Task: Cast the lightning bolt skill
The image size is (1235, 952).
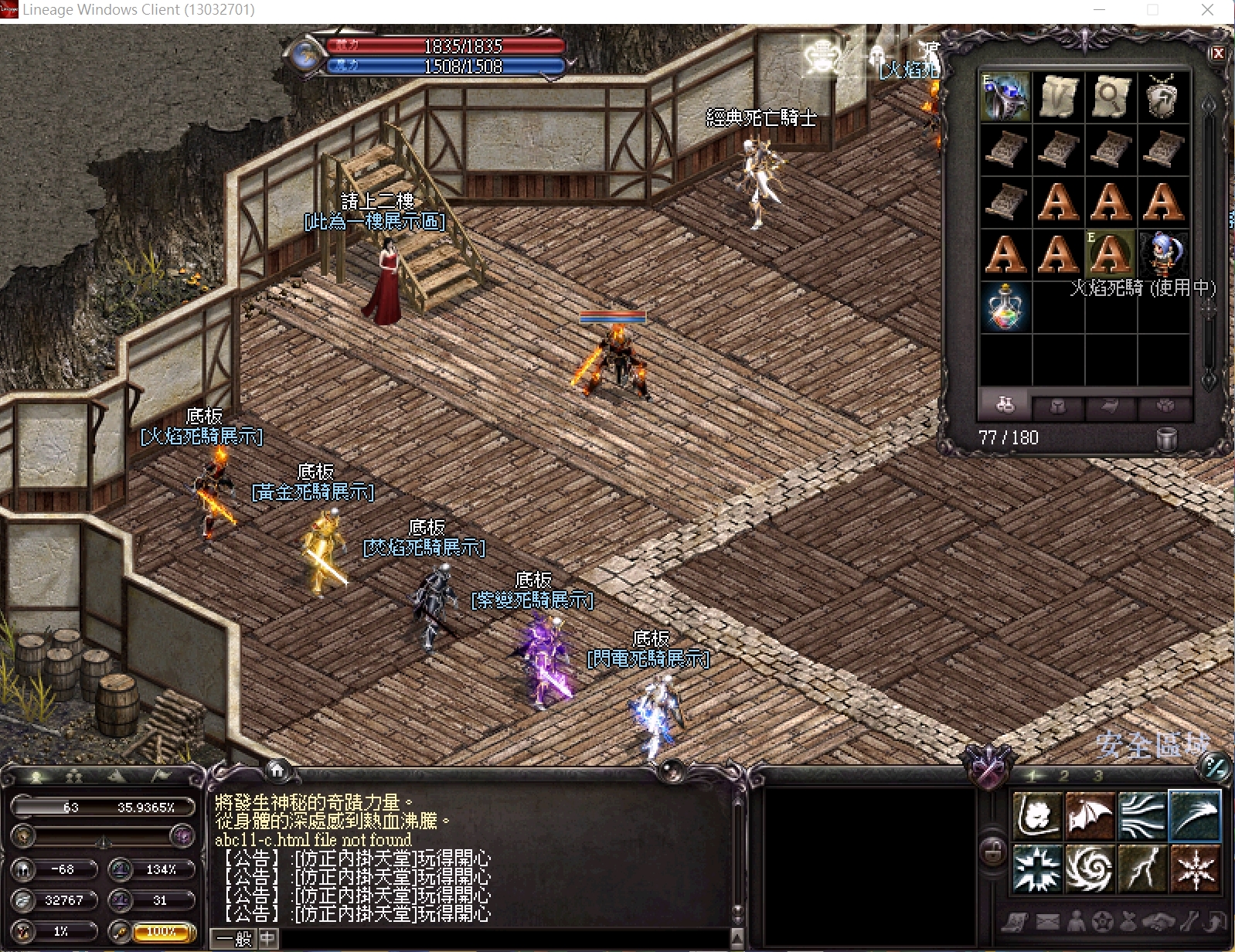Action: (1142, 868)
